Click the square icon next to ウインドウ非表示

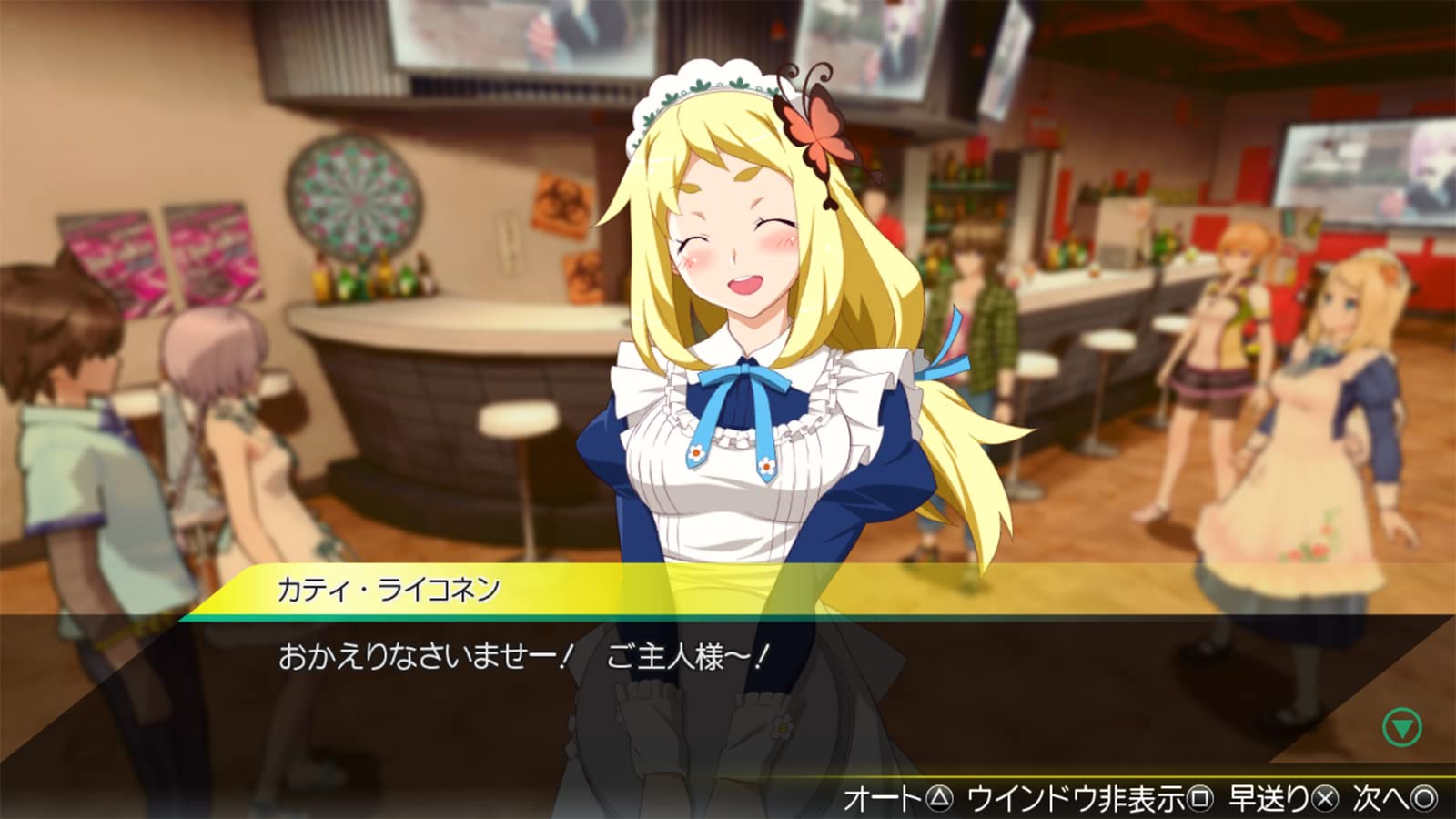(1201, 795)
